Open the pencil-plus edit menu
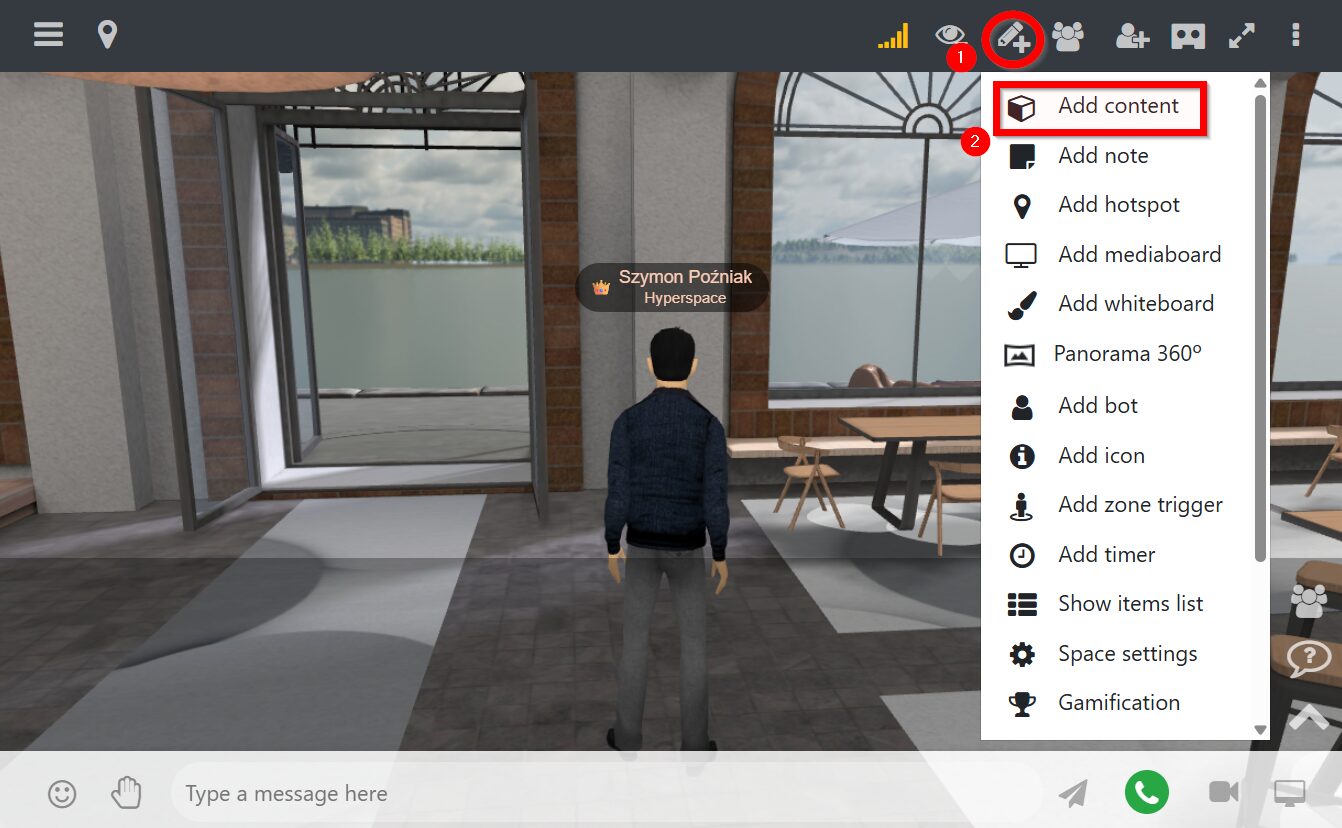The width and height of the screenshot is (1342, 828). [x=1013, y=38]
